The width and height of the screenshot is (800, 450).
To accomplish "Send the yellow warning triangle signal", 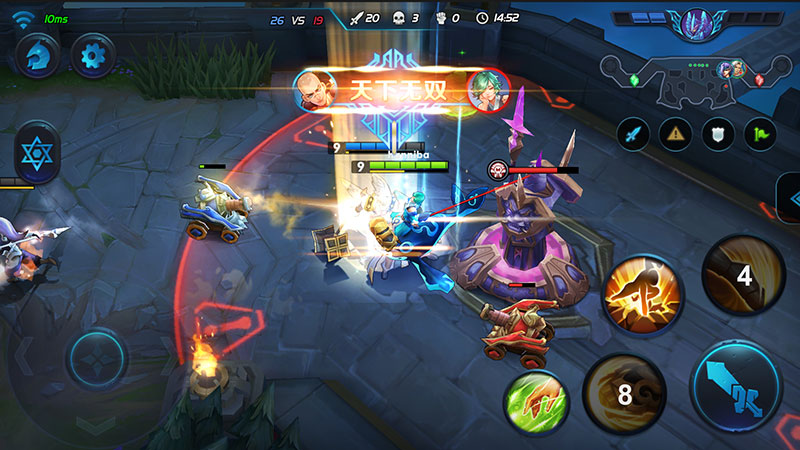I will pyautogui.click(x=677, y=130).
